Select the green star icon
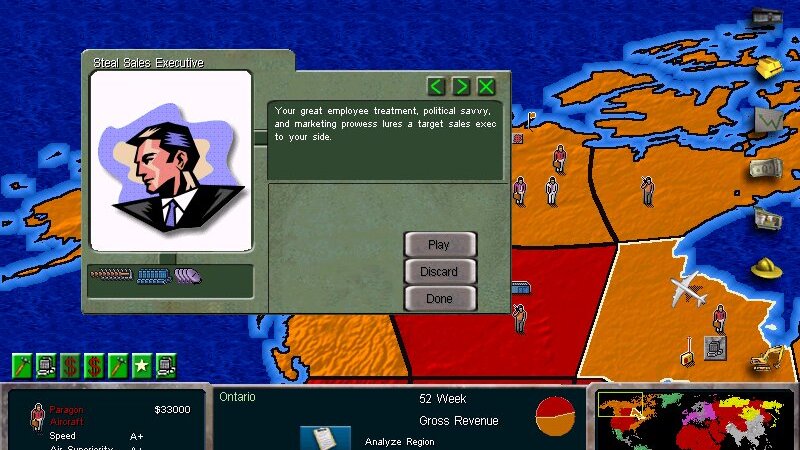Screen dimensions: 800x450 142,365
